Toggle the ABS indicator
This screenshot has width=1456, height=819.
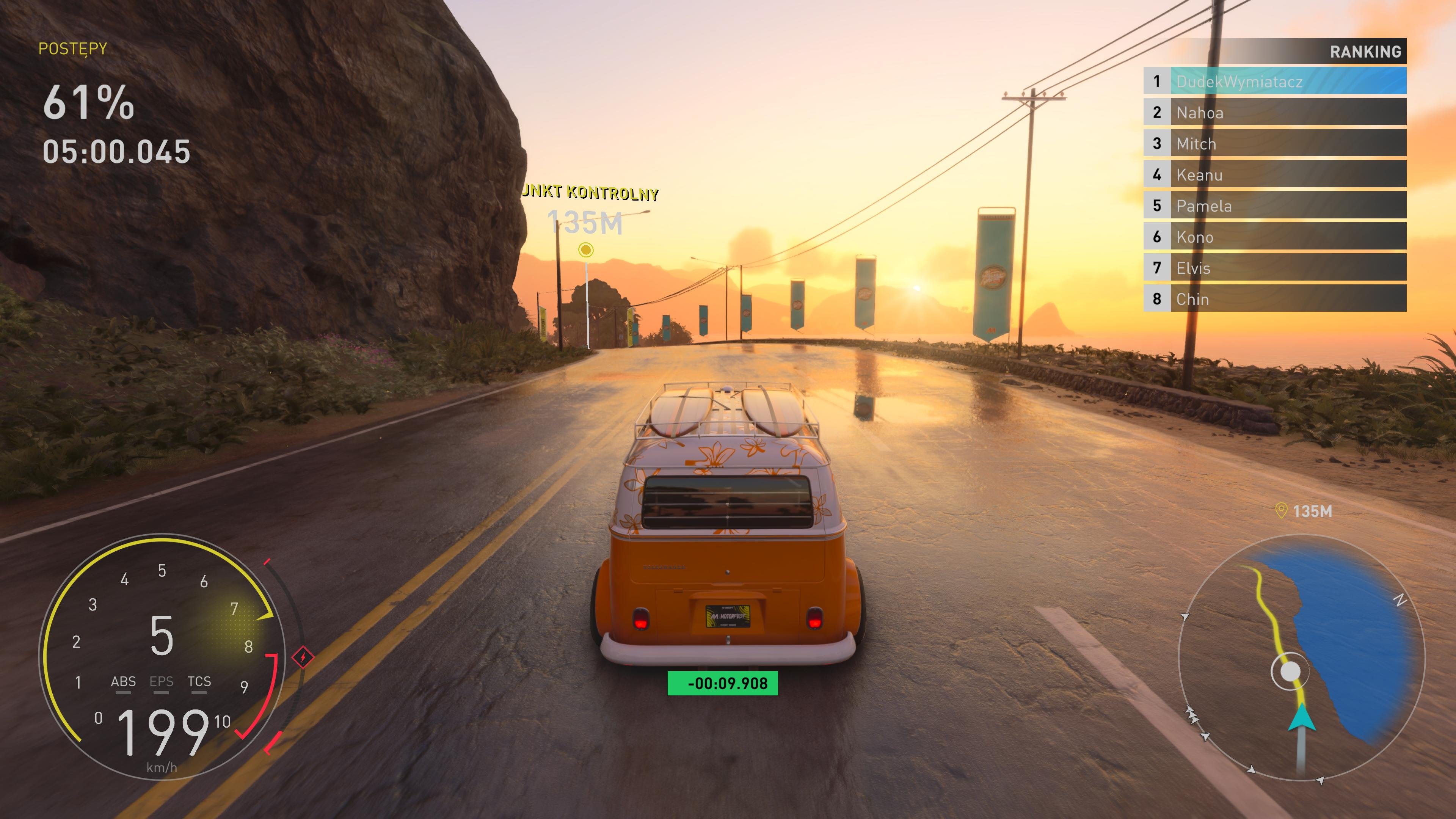123,683
